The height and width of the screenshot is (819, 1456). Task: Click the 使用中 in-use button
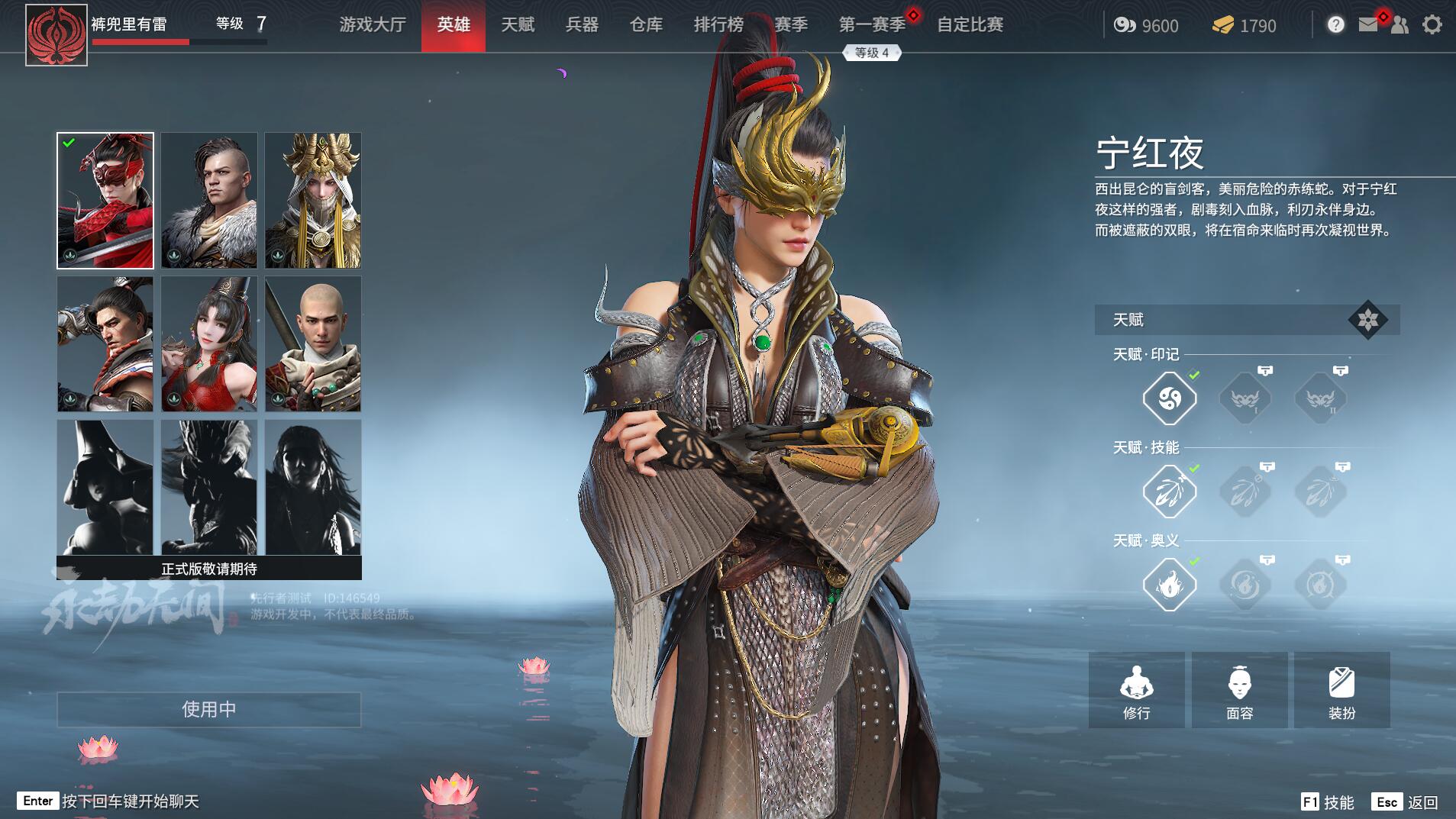tap(208, 709)
